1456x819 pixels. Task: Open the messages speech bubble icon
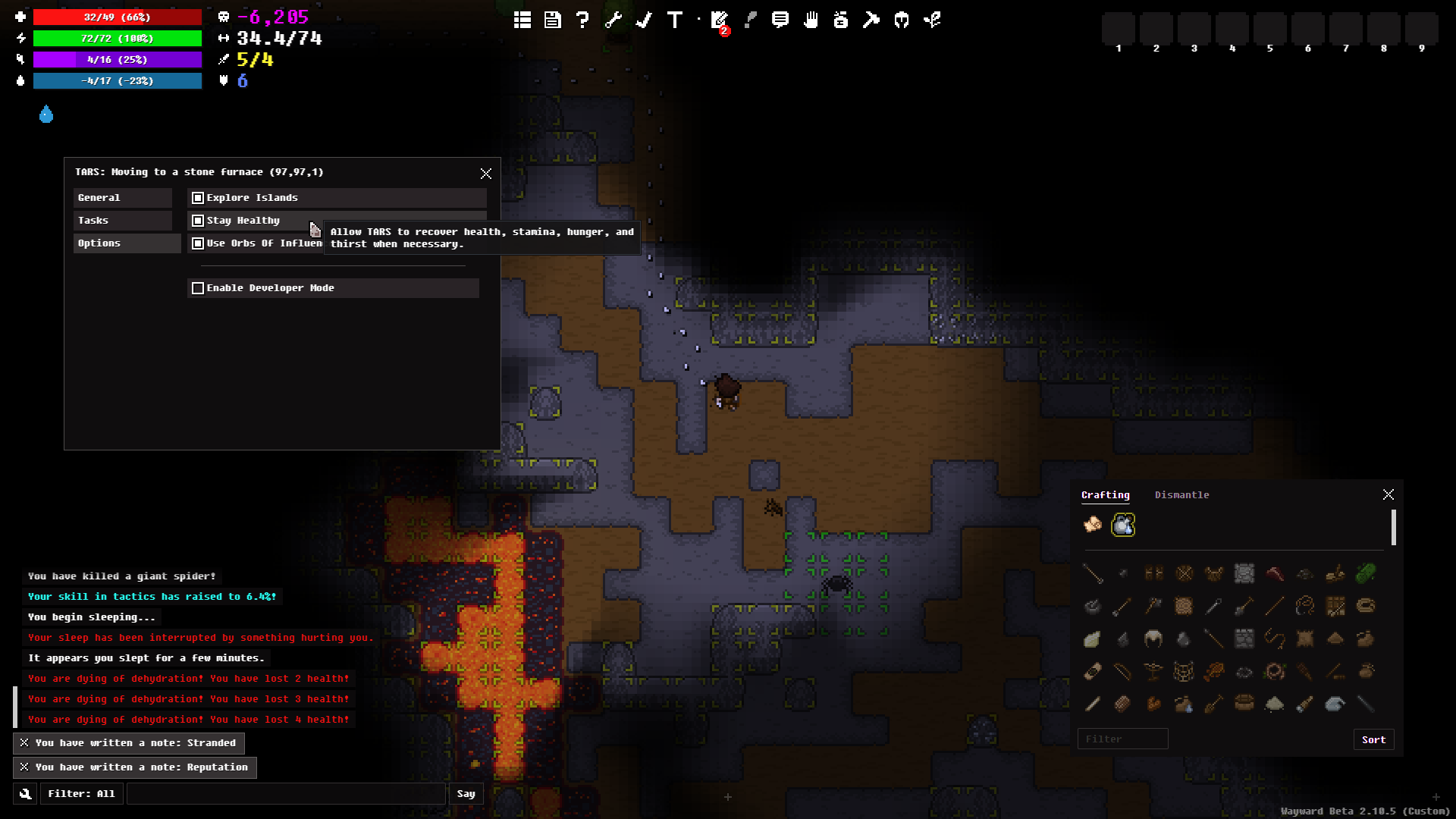tap(780, 20)
